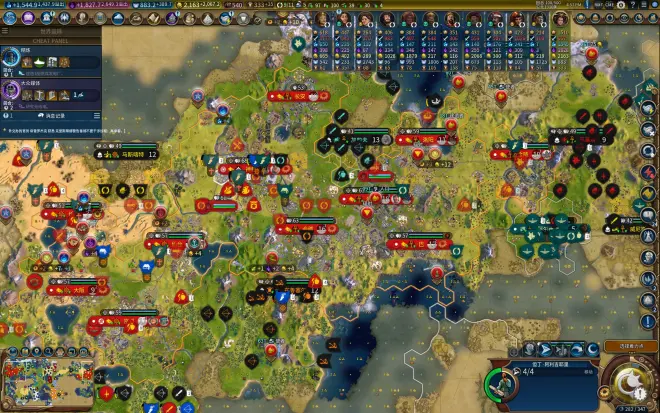Activate the unit move-to arrow action
The height and width of the screenshot is (413, 660).
545,348
